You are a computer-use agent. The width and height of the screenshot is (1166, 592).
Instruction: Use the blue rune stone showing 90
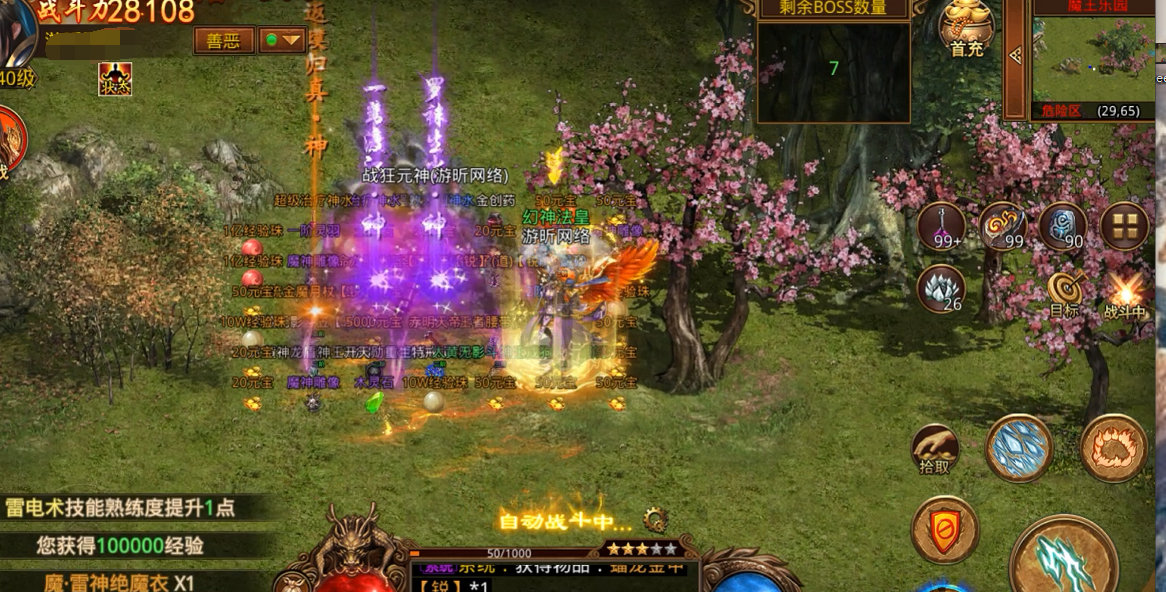click(1062, 226)
